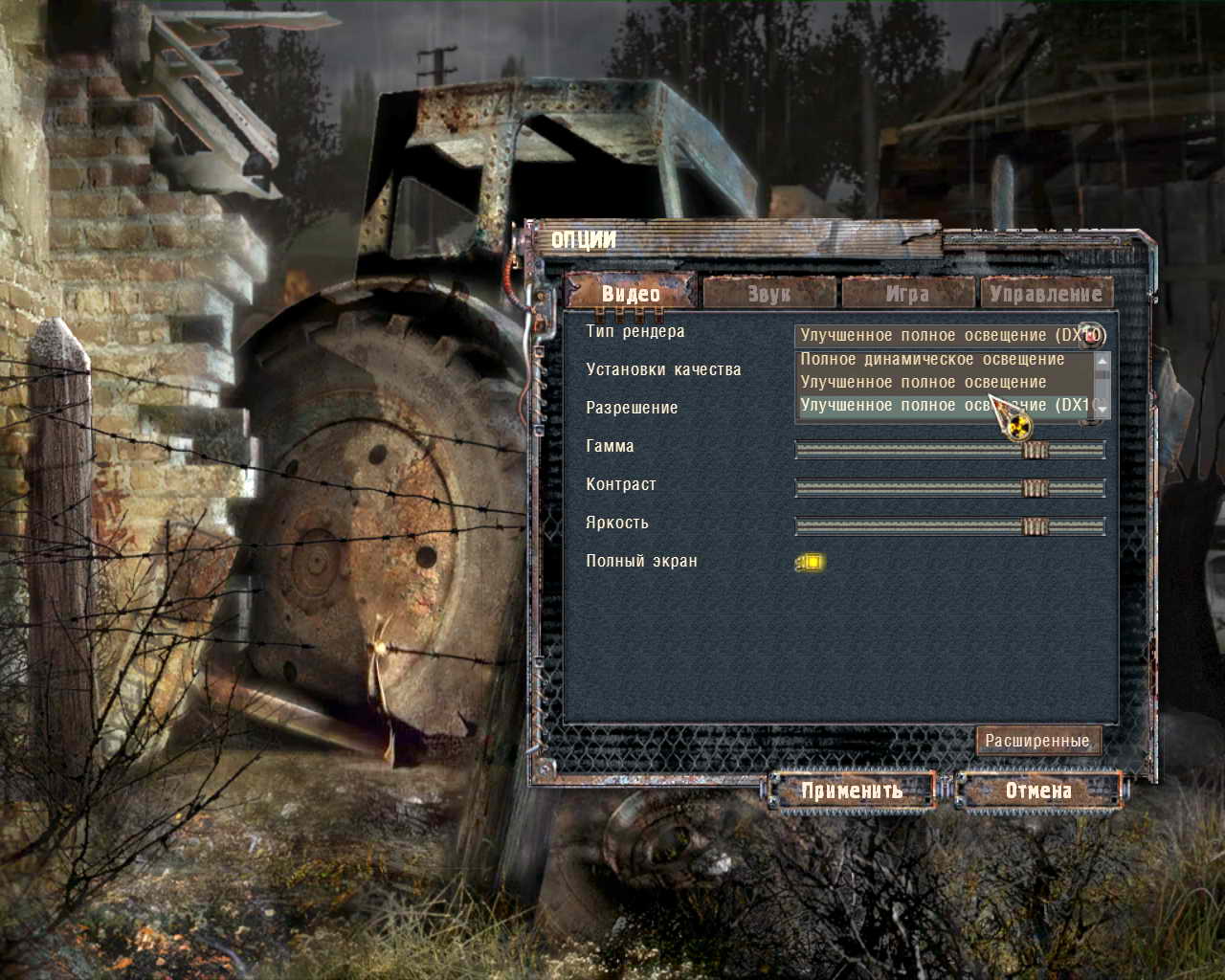
Task: Click the Гамма slider
Action: (x=949, y=450)
